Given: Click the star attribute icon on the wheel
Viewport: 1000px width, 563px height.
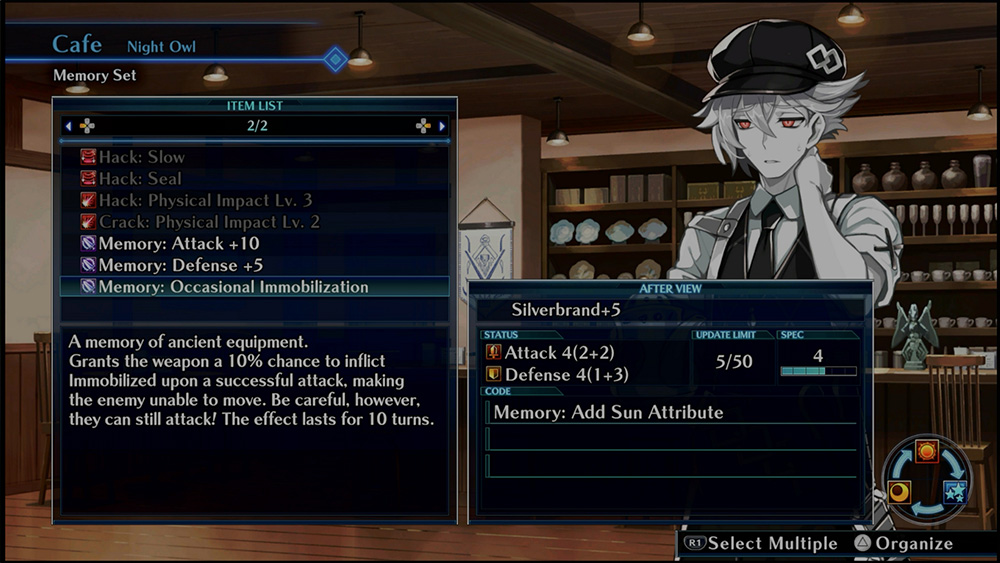Looking at the screenshot, I should (955, 492).
